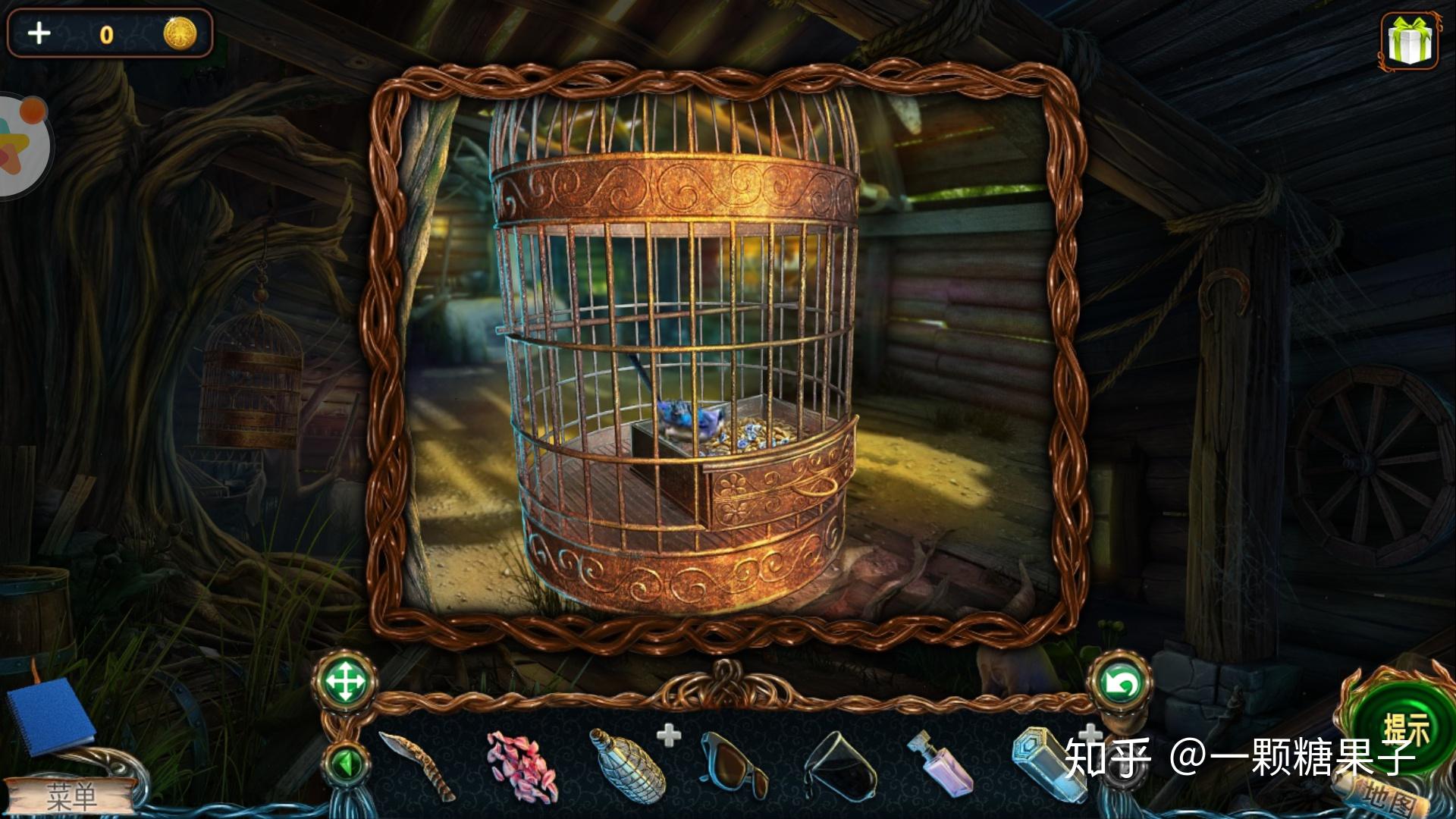
Task: Close the cage view with return arrow
Action: pos(1120,683)
